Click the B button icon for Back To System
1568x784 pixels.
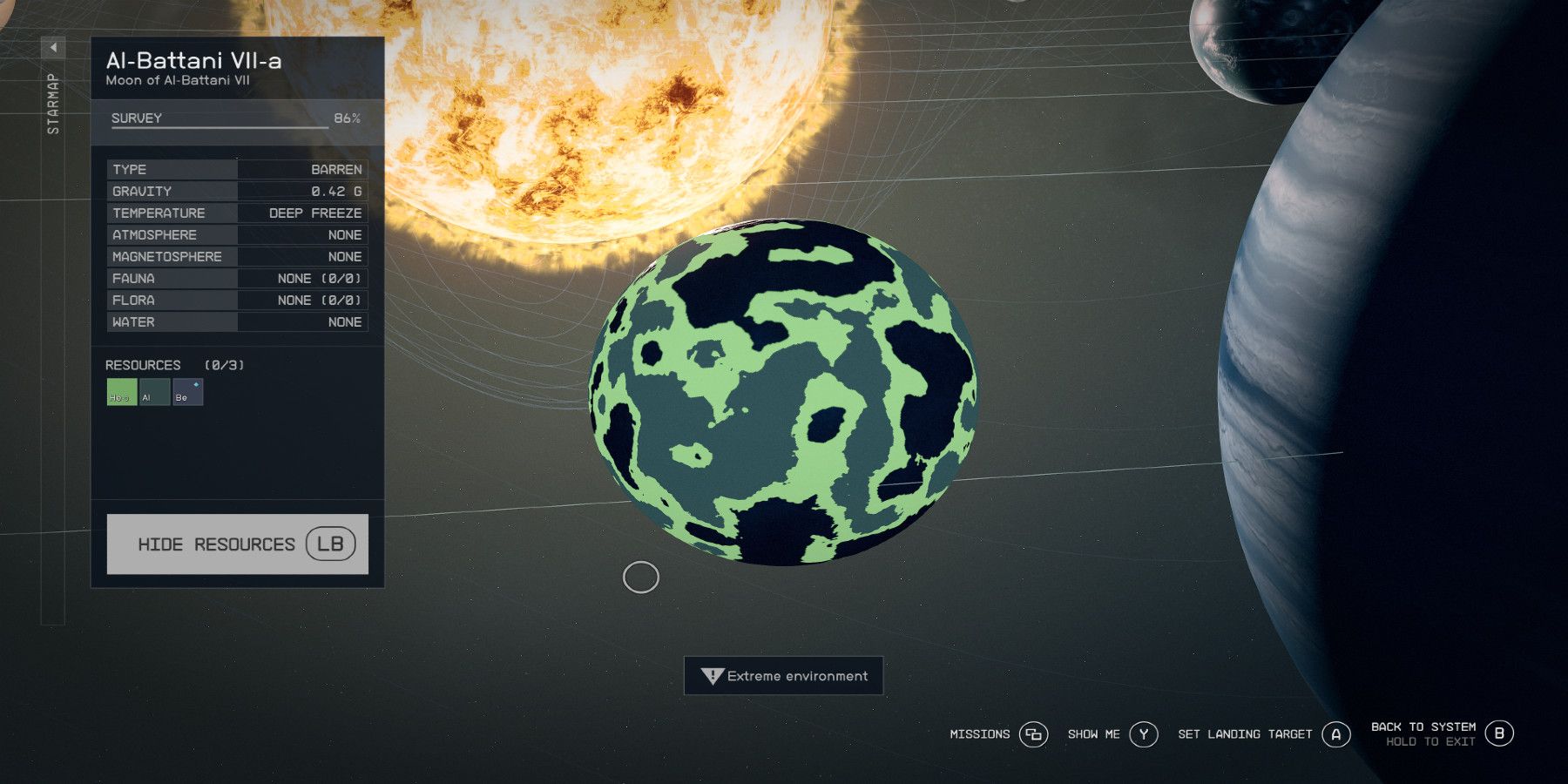(x=1501, y=733)
